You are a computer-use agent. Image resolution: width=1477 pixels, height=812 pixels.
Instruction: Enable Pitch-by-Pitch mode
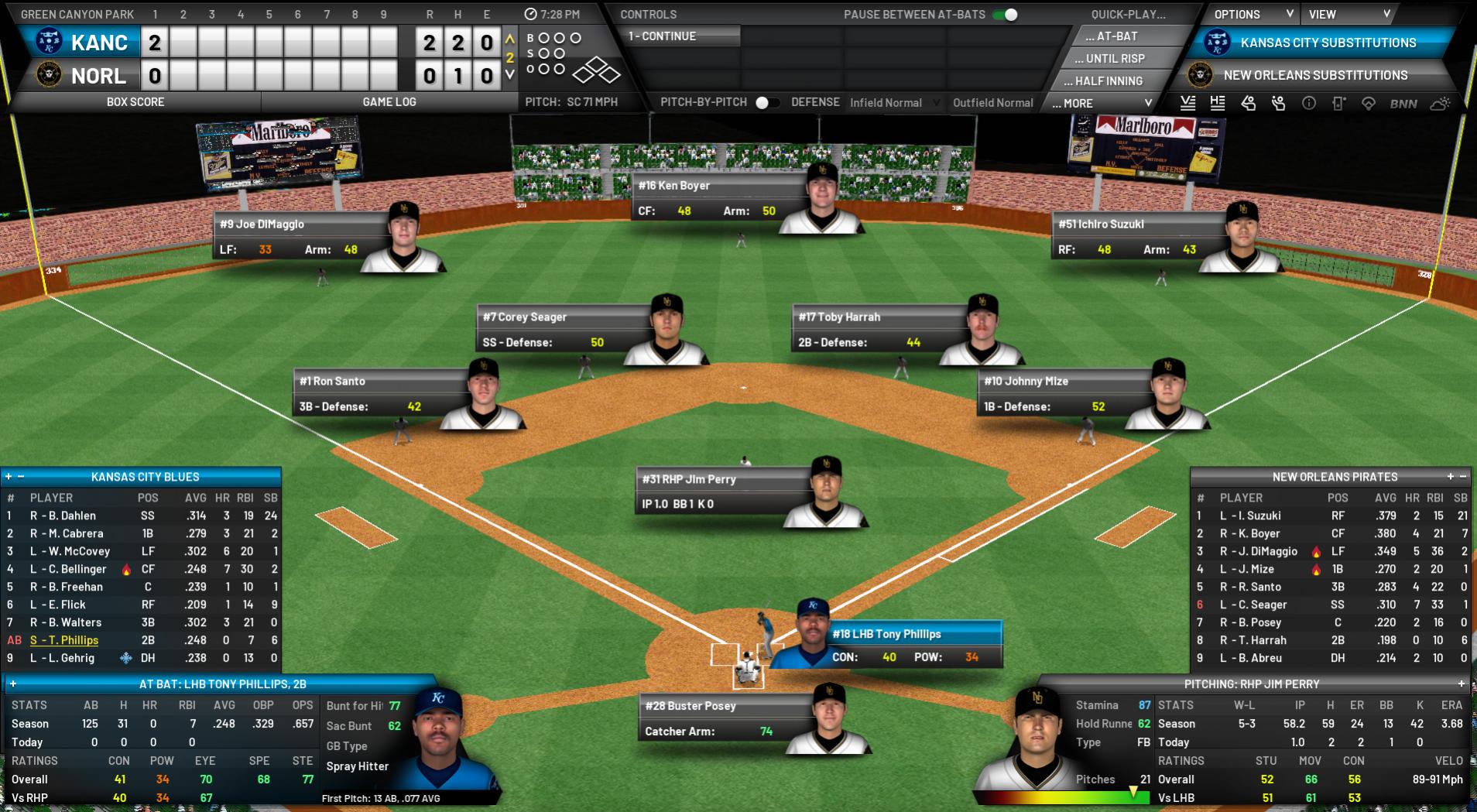766,102
